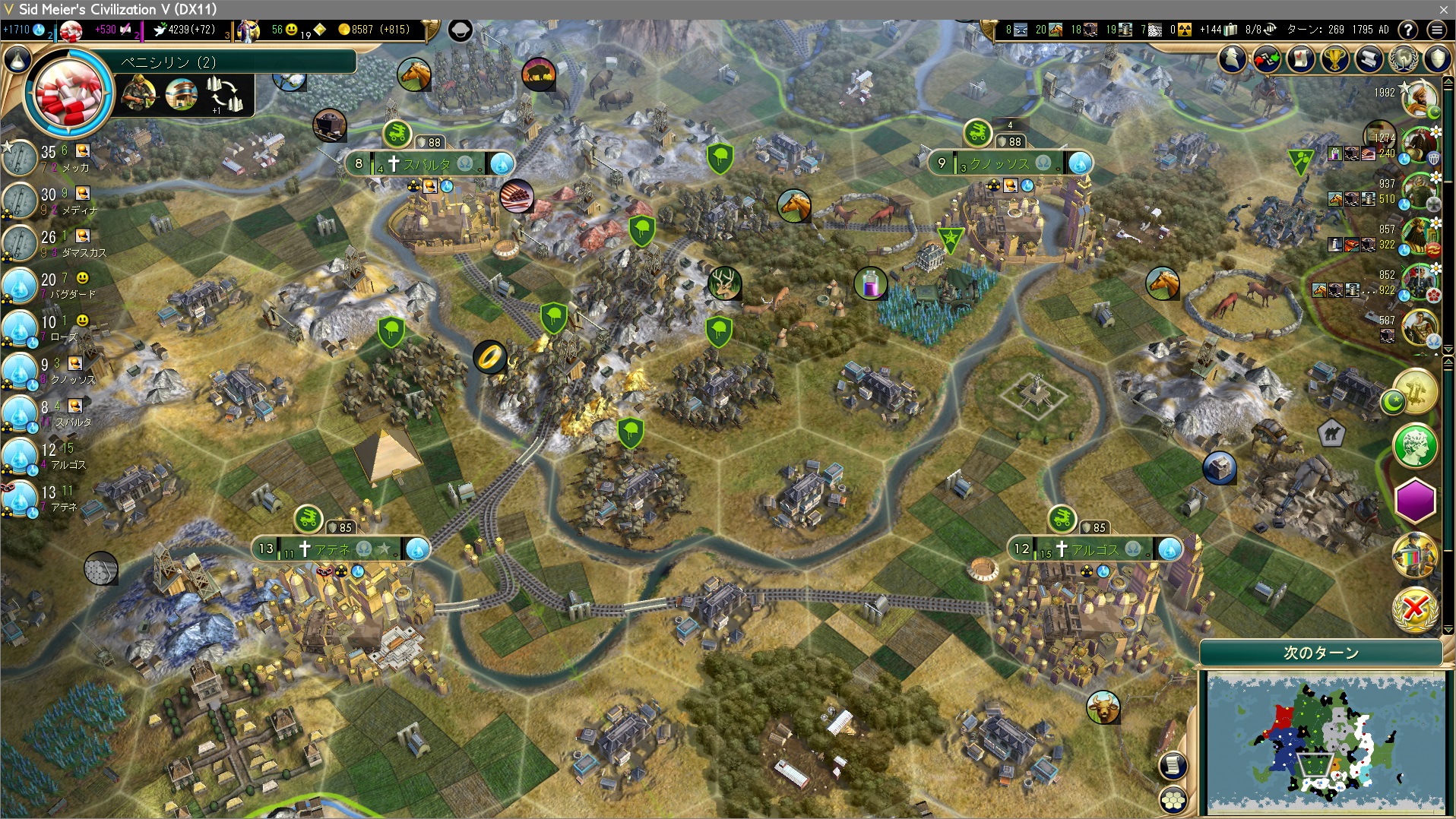The width and height of the screenshot is (1456, 819).
Task: Open the victory progress trophy
Action: (x=1334, y=59)
